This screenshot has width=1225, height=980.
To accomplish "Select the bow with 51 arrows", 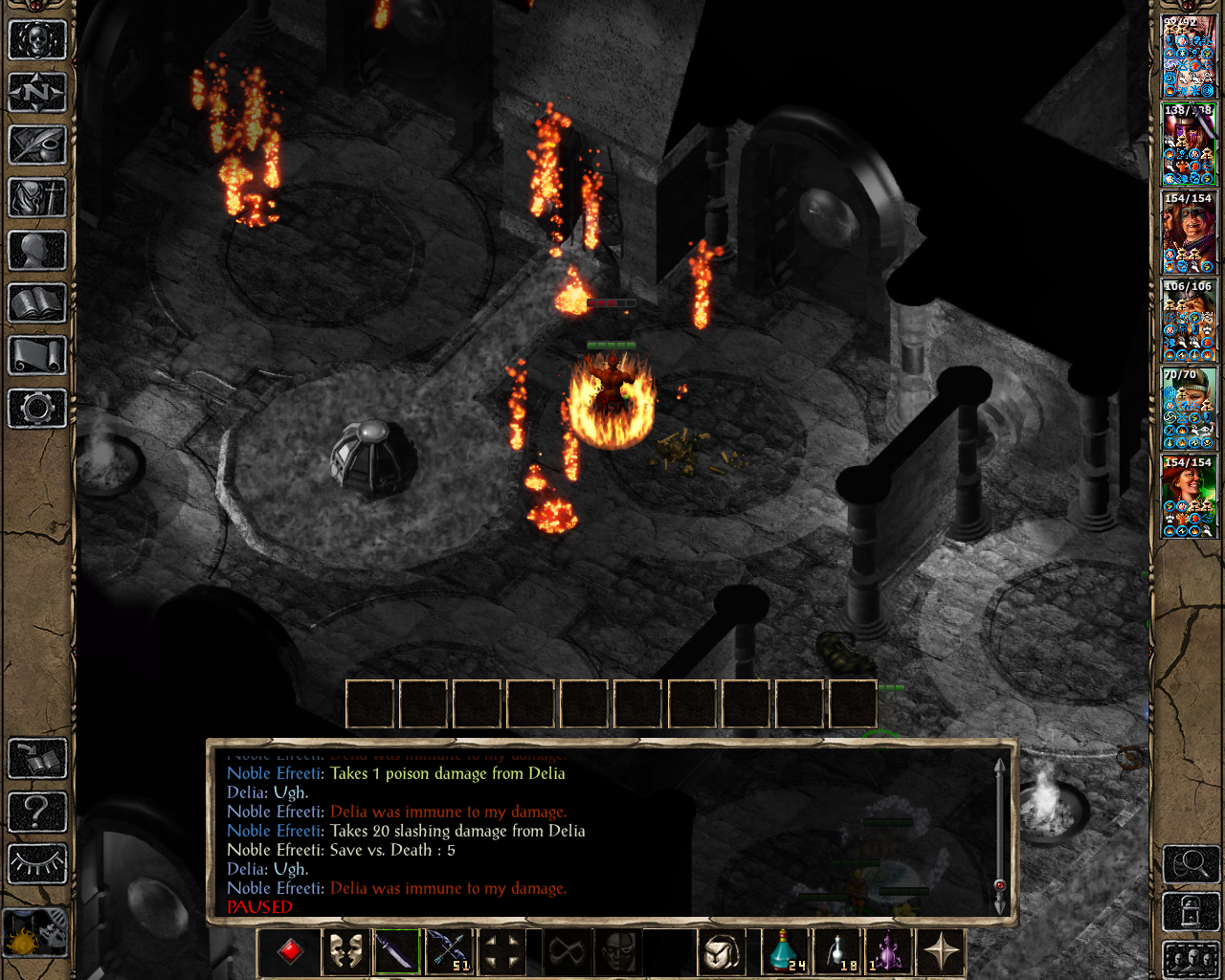I will click(x=449, y=951).
